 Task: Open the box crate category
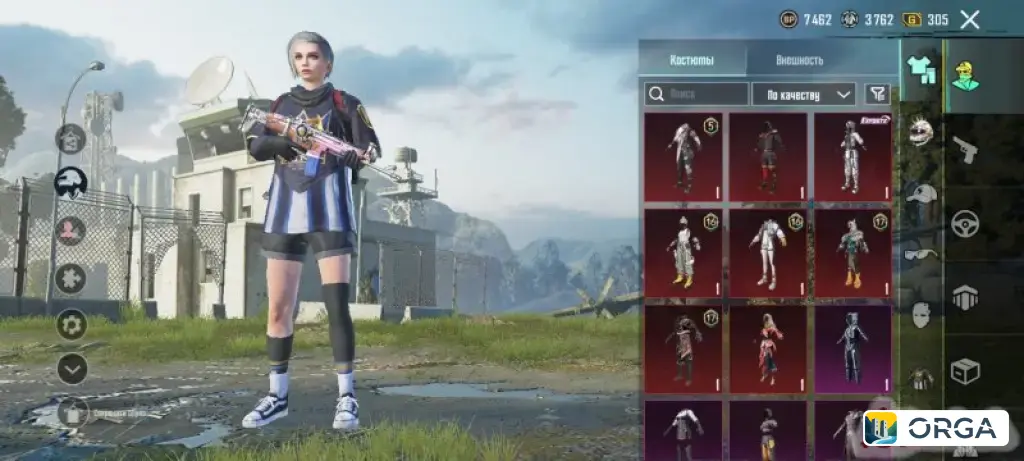(966, 371)
